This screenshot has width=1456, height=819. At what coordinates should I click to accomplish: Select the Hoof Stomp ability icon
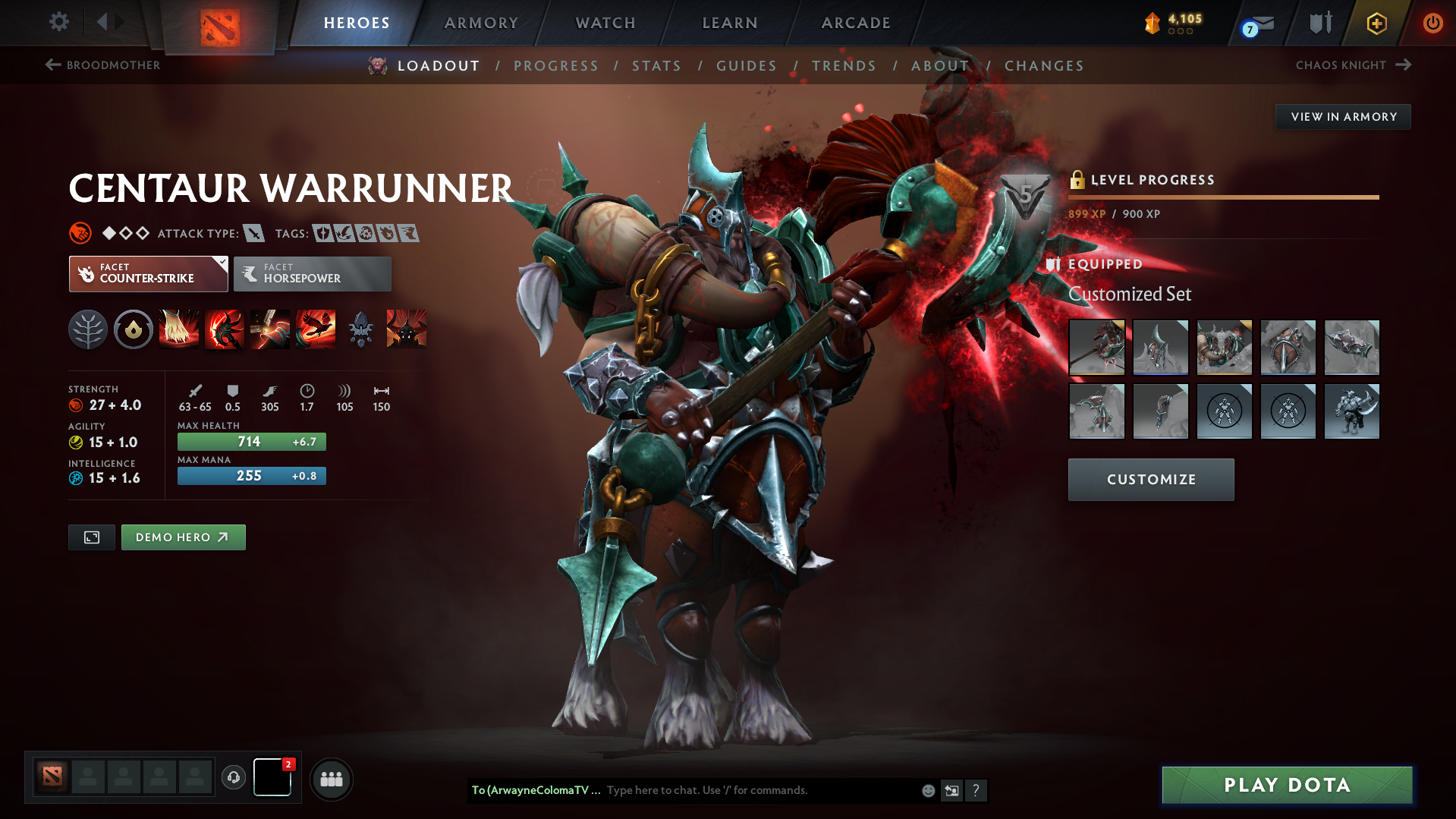(179, 329)
